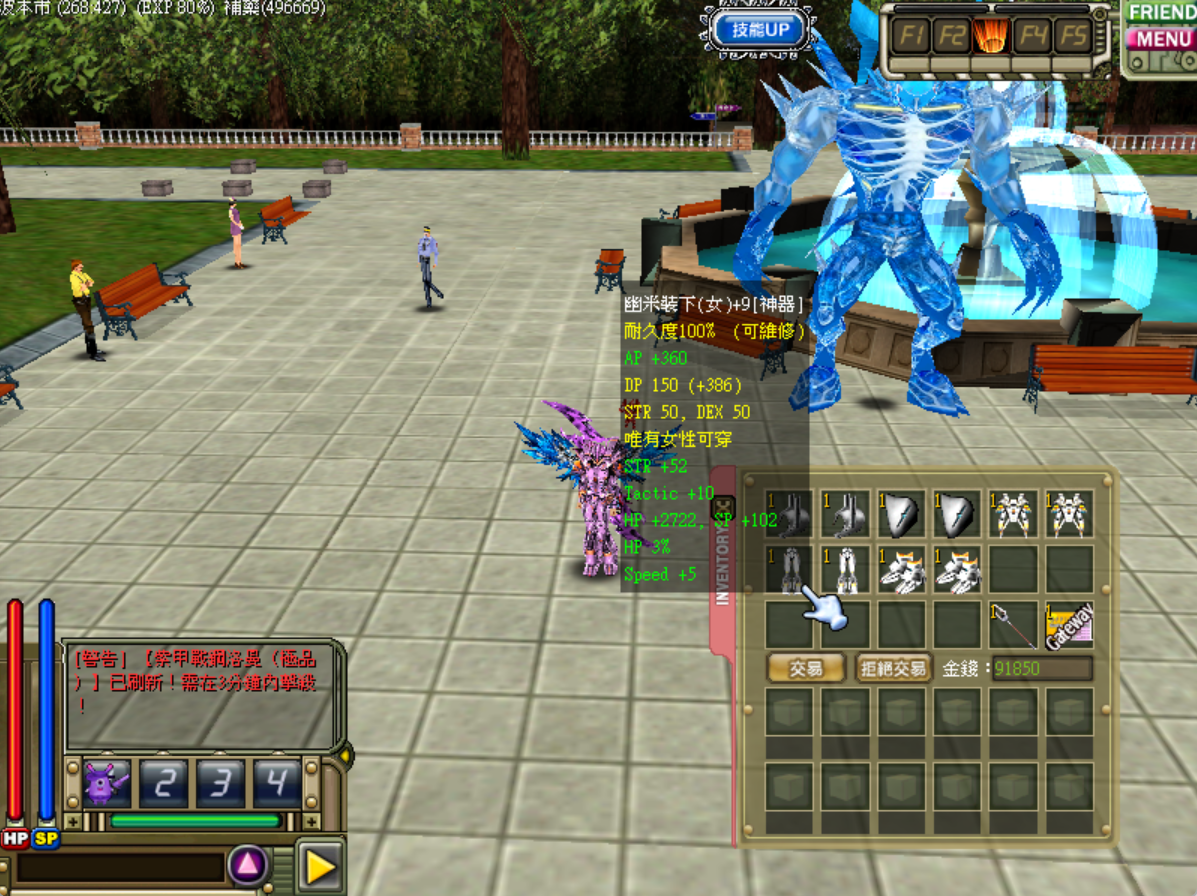Image resolution: width=1197 pixels, height=896 pixels.
Task: Use the purple monster quick slot
Action: point(107,783)
